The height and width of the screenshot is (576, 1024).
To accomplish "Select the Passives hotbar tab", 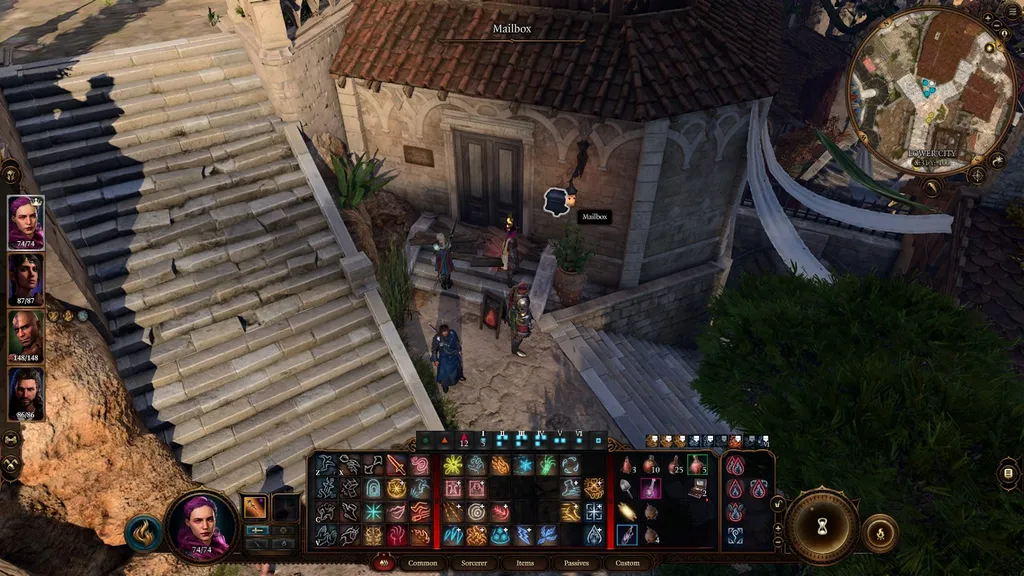I will point(575,563).
